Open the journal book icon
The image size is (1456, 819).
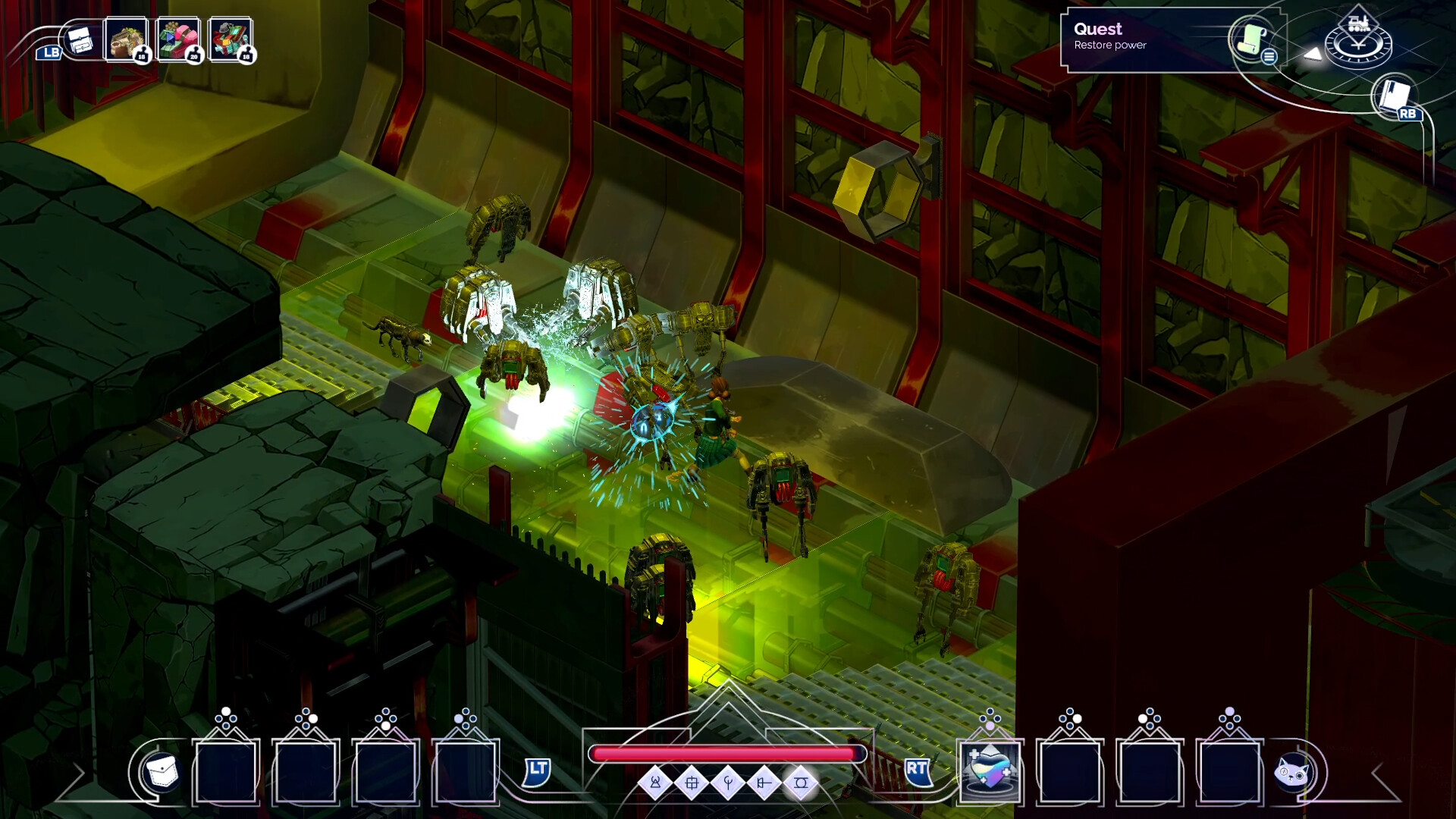[1394, 96]
